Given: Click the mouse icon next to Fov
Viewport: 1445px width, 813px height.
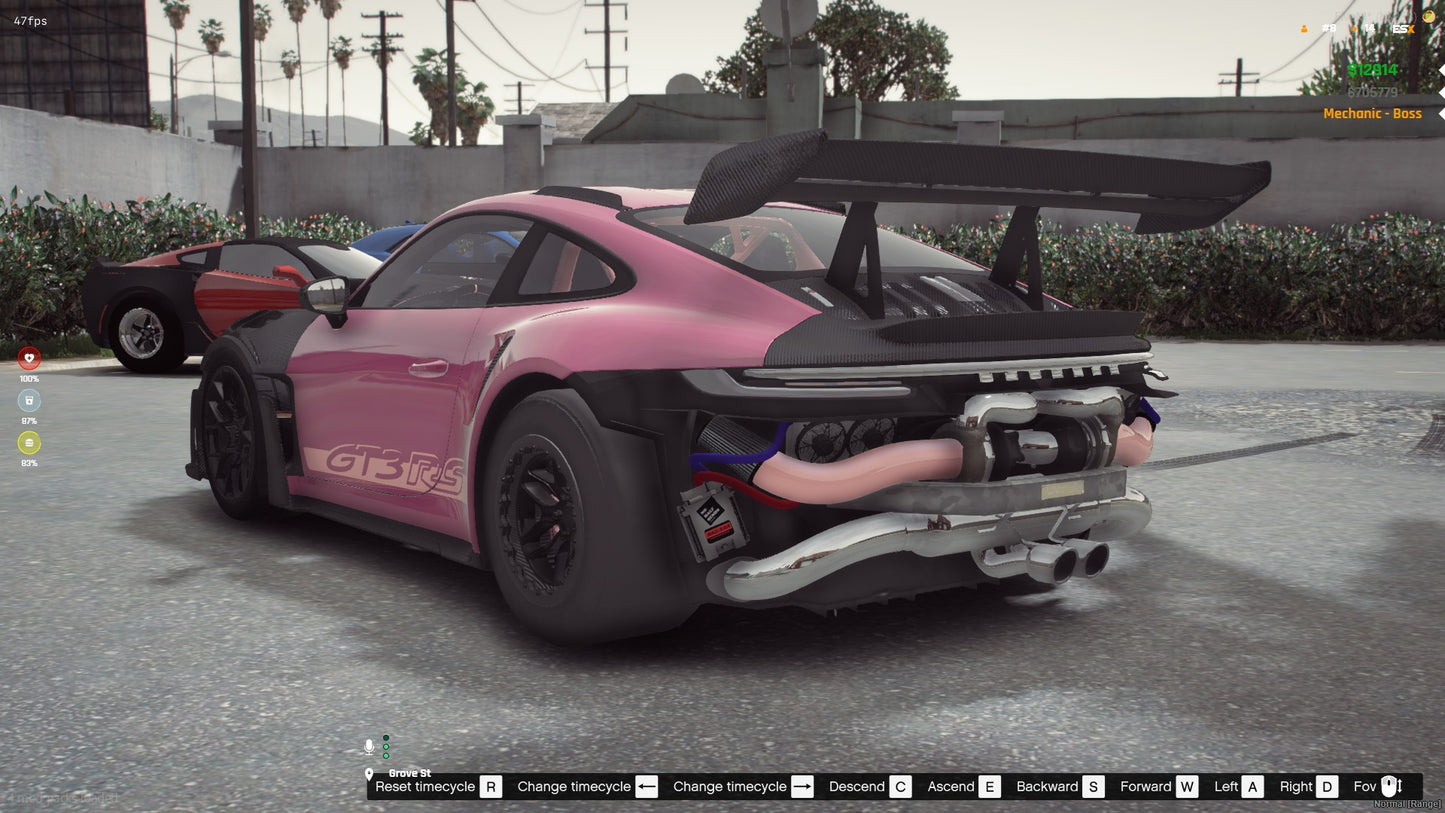Looking at the screenshot, I should tap(1391, 787).
